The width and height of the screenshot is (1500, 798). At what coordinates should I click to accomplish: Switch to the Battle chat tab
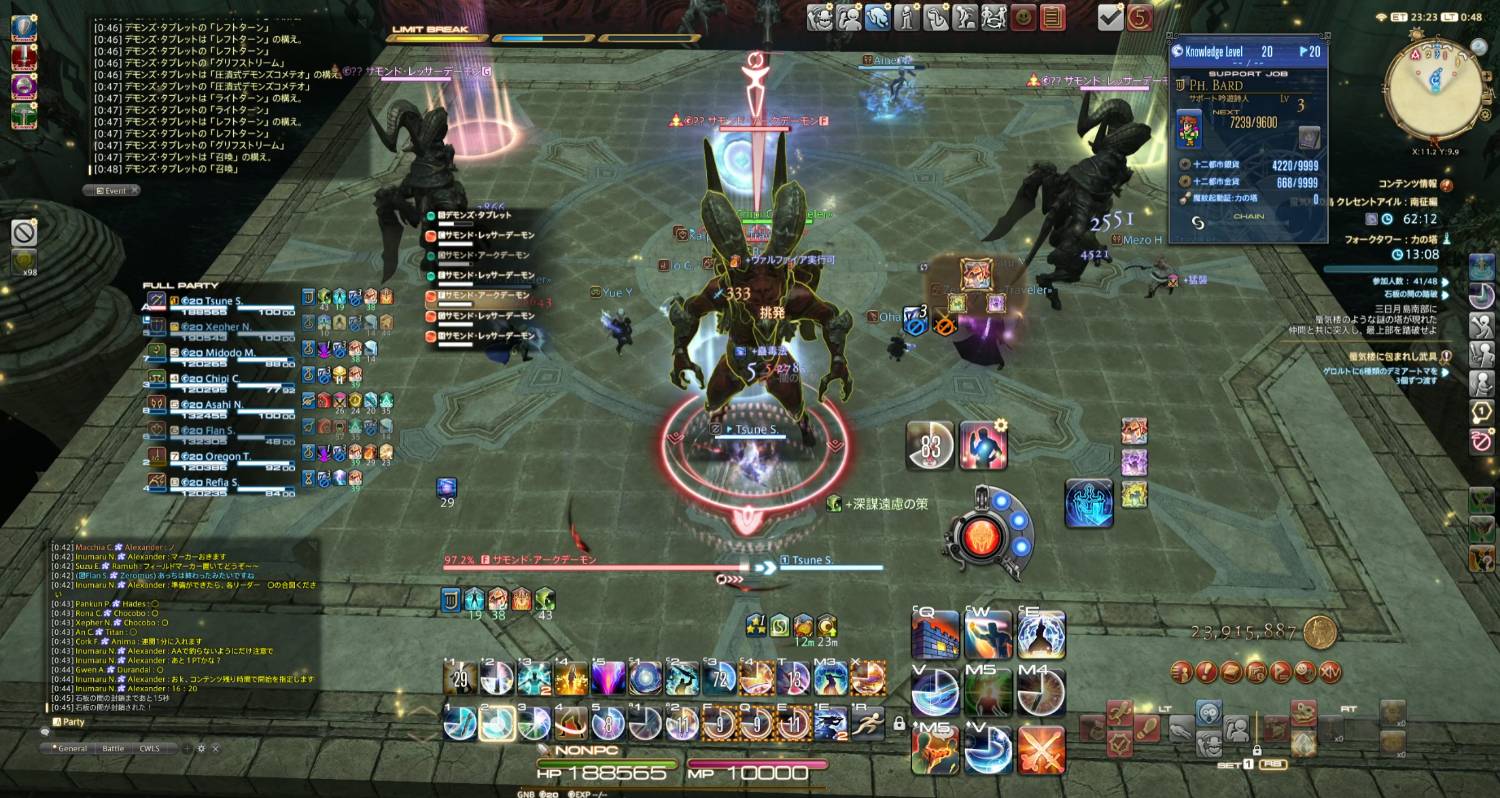[x=113, y=748]
